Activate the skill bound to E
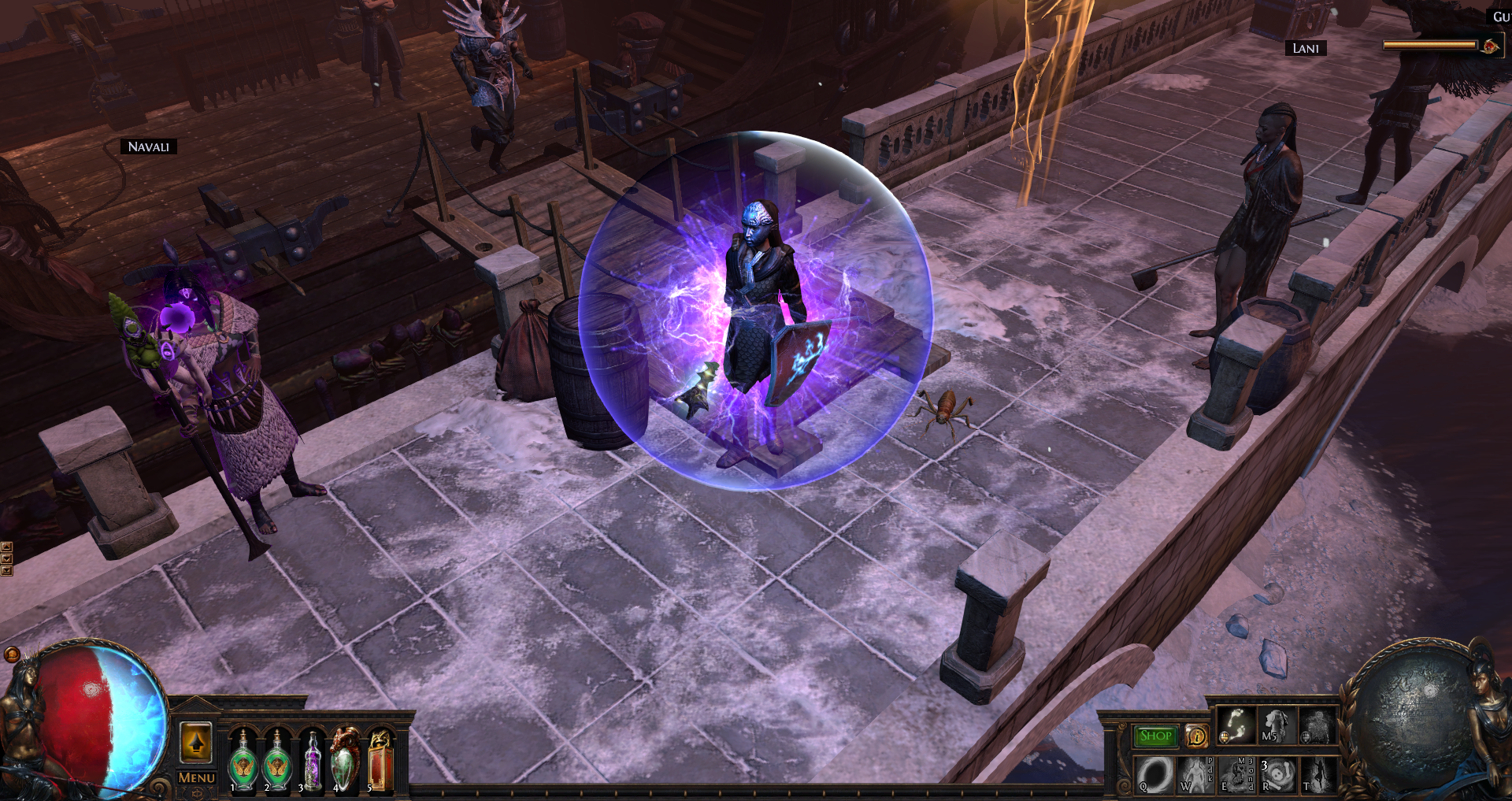 (x=1236, y=774)
